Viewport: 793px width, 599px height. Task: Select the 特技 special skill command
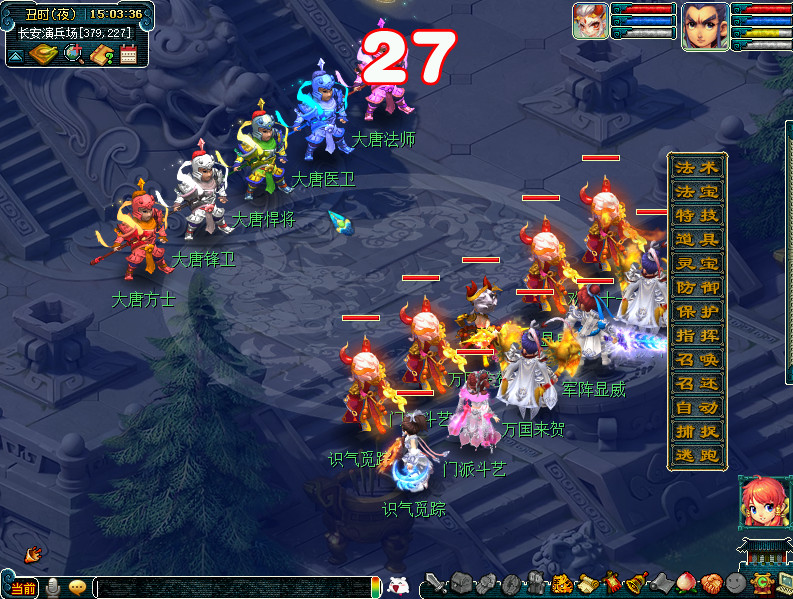(x=697, y=215)
